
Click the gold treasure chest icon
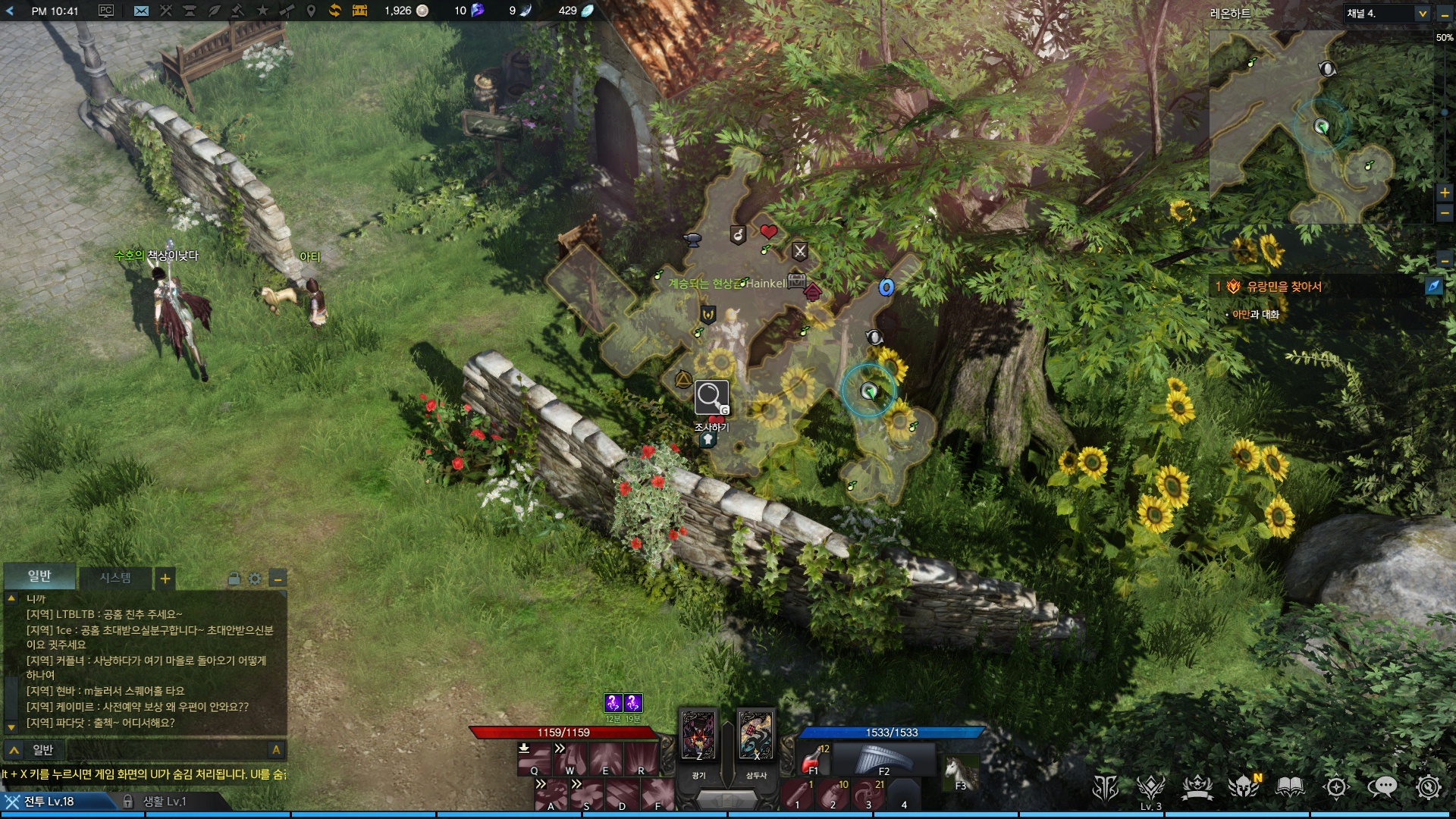(x=359, y=11)
